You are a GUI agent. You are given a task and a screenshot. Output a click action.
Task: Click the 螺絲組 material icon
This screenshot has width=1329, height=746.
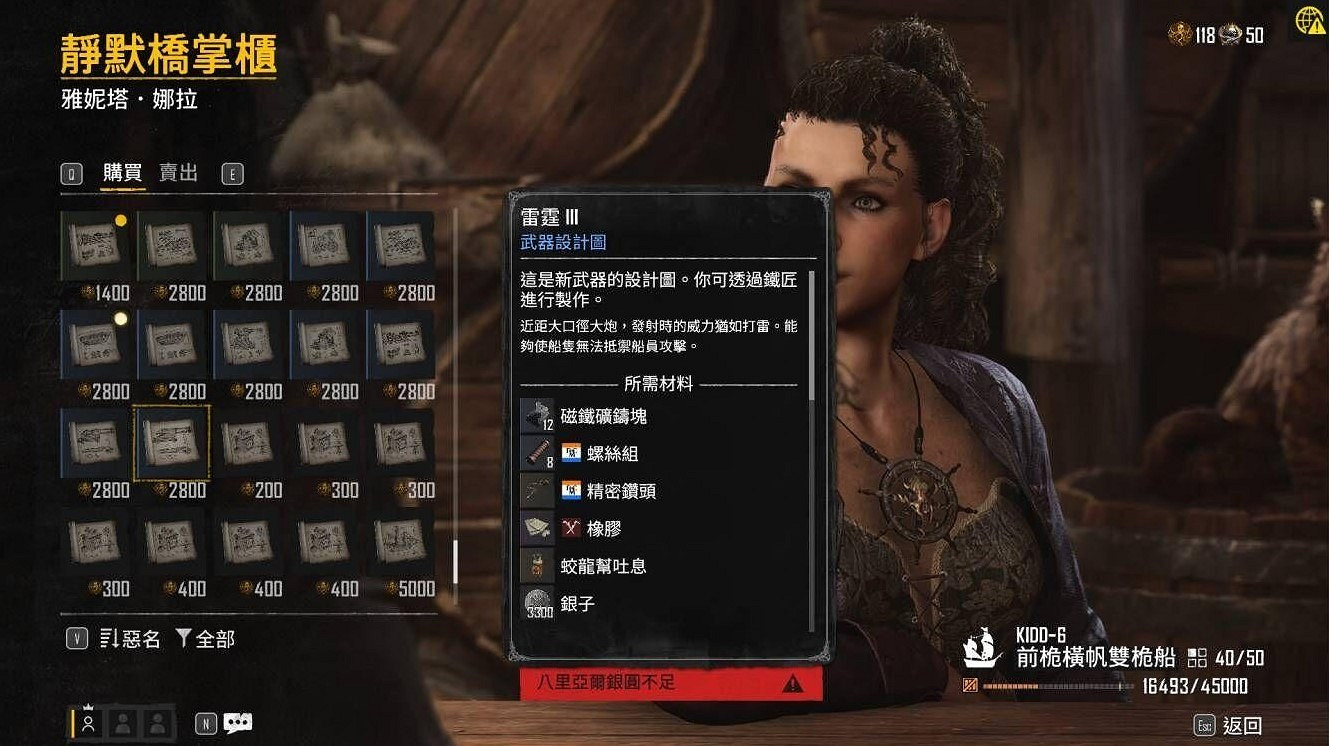click(537, 452)
